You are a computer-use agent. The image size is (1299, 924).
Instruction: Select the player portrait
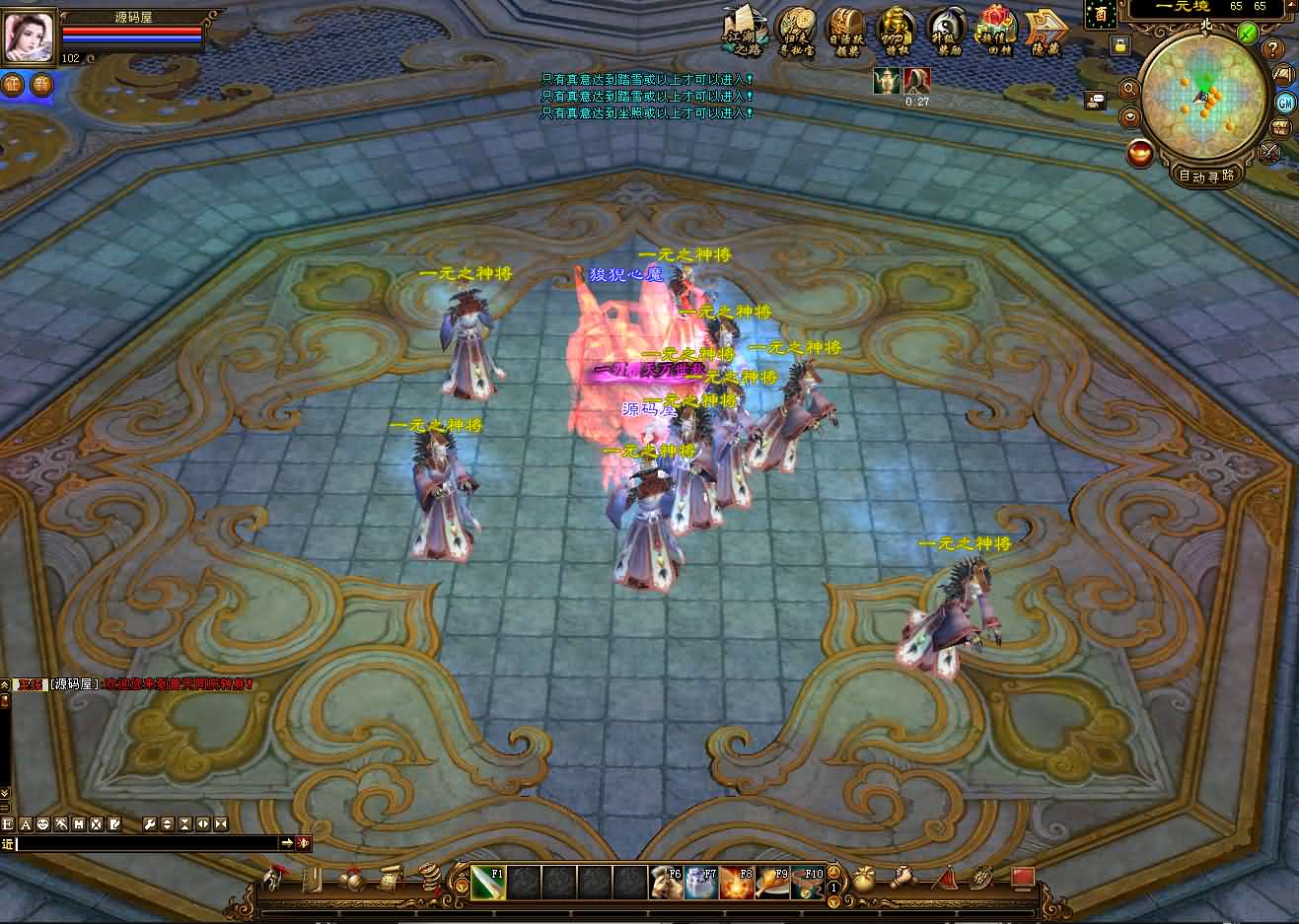pos(30,36)
